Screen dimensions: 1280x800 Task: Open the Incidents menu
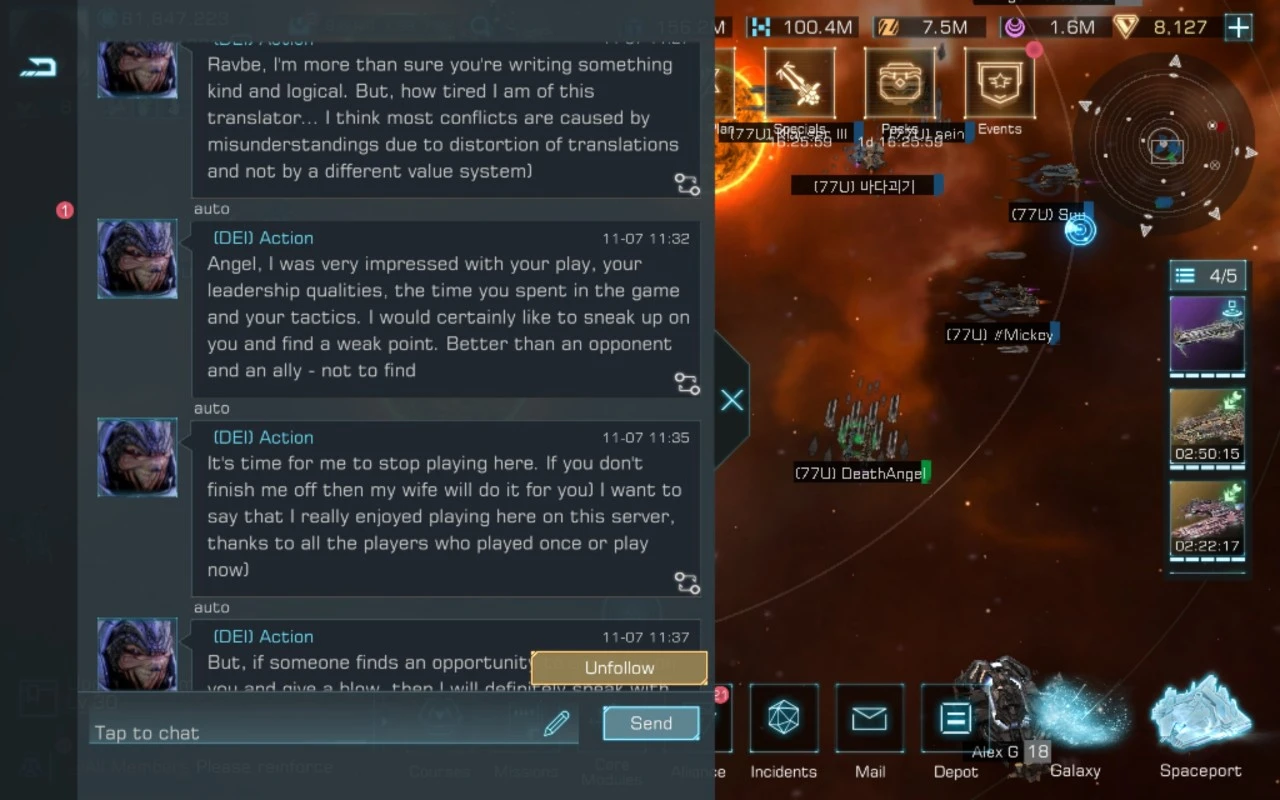click(783, 730)
